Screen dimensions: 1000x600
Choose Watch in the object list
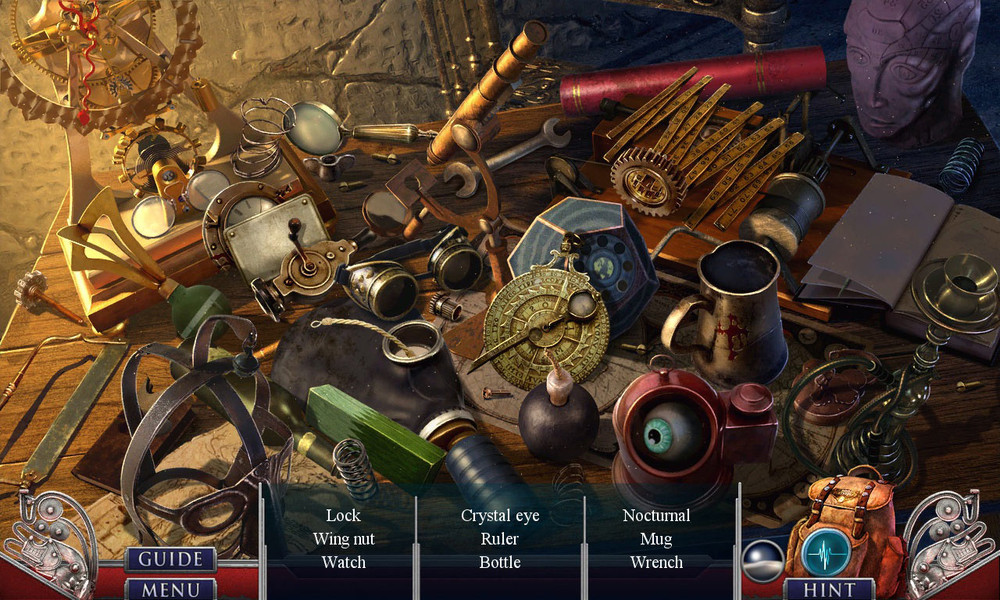point(343,562)
